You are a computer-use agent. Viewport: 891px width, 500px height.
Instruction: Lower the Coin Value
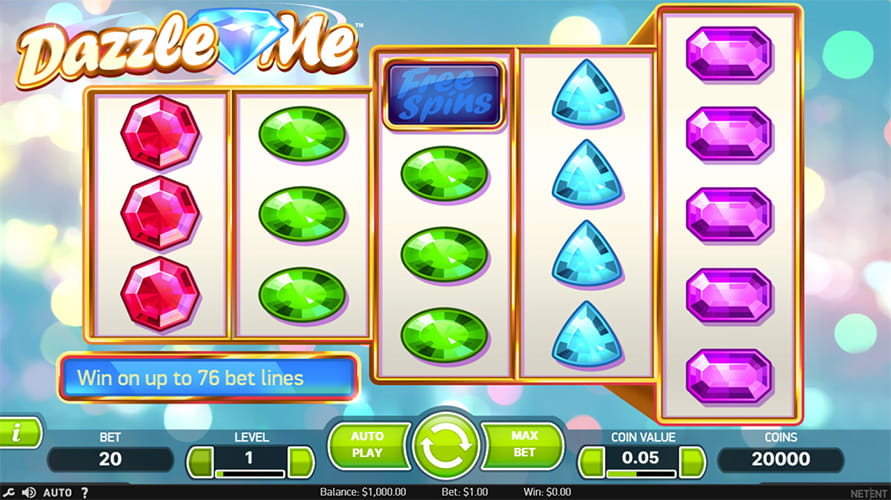[591, 461]
